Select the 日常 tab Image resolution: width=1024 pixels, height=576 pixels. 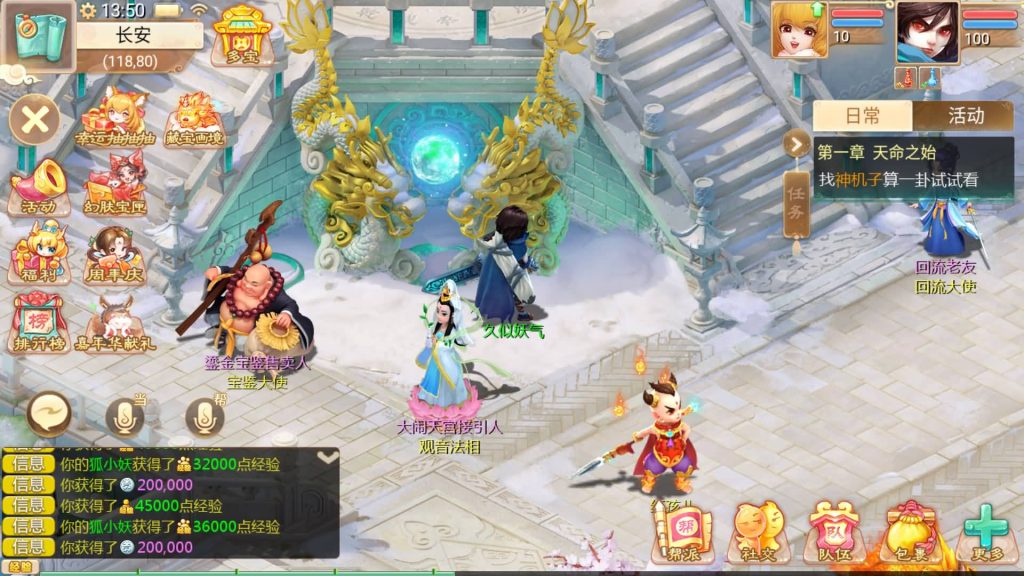tap(862, 116)
